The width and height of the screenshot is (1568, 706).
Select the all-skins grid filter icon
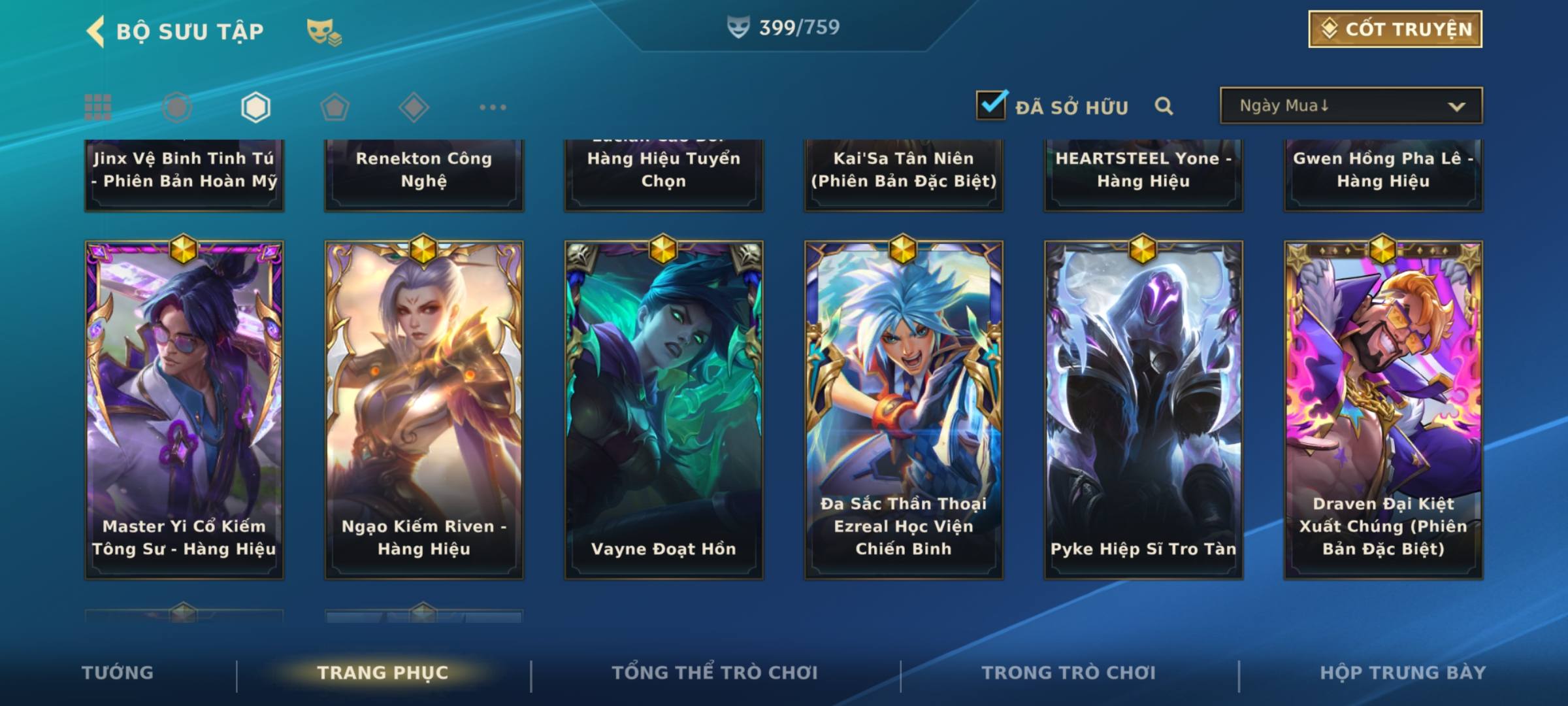click(x=98, y=107)
